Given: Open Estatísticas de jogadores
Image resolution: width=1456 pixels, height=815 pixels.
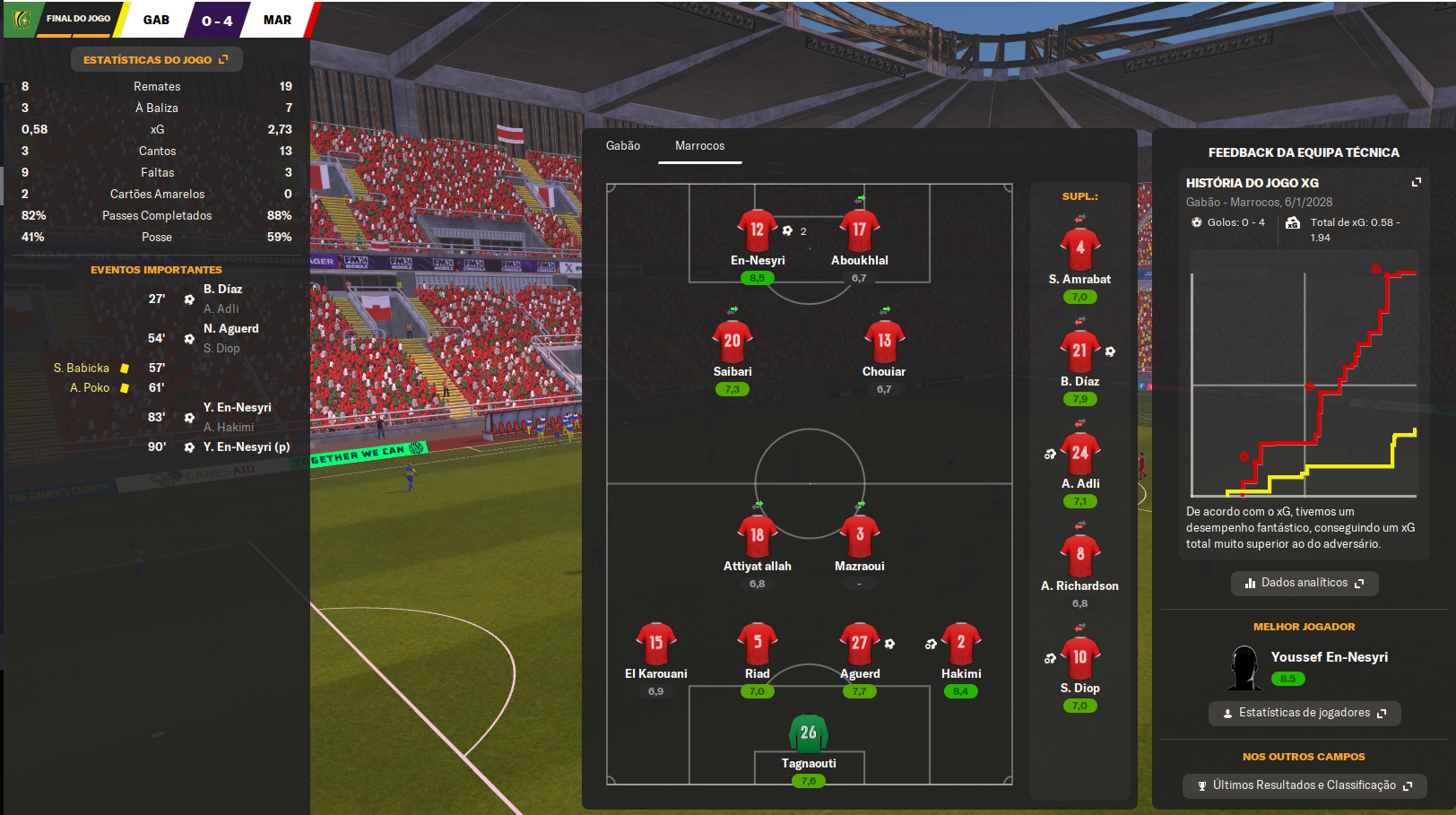Looking at the screenshot, I should [1304, 713].
